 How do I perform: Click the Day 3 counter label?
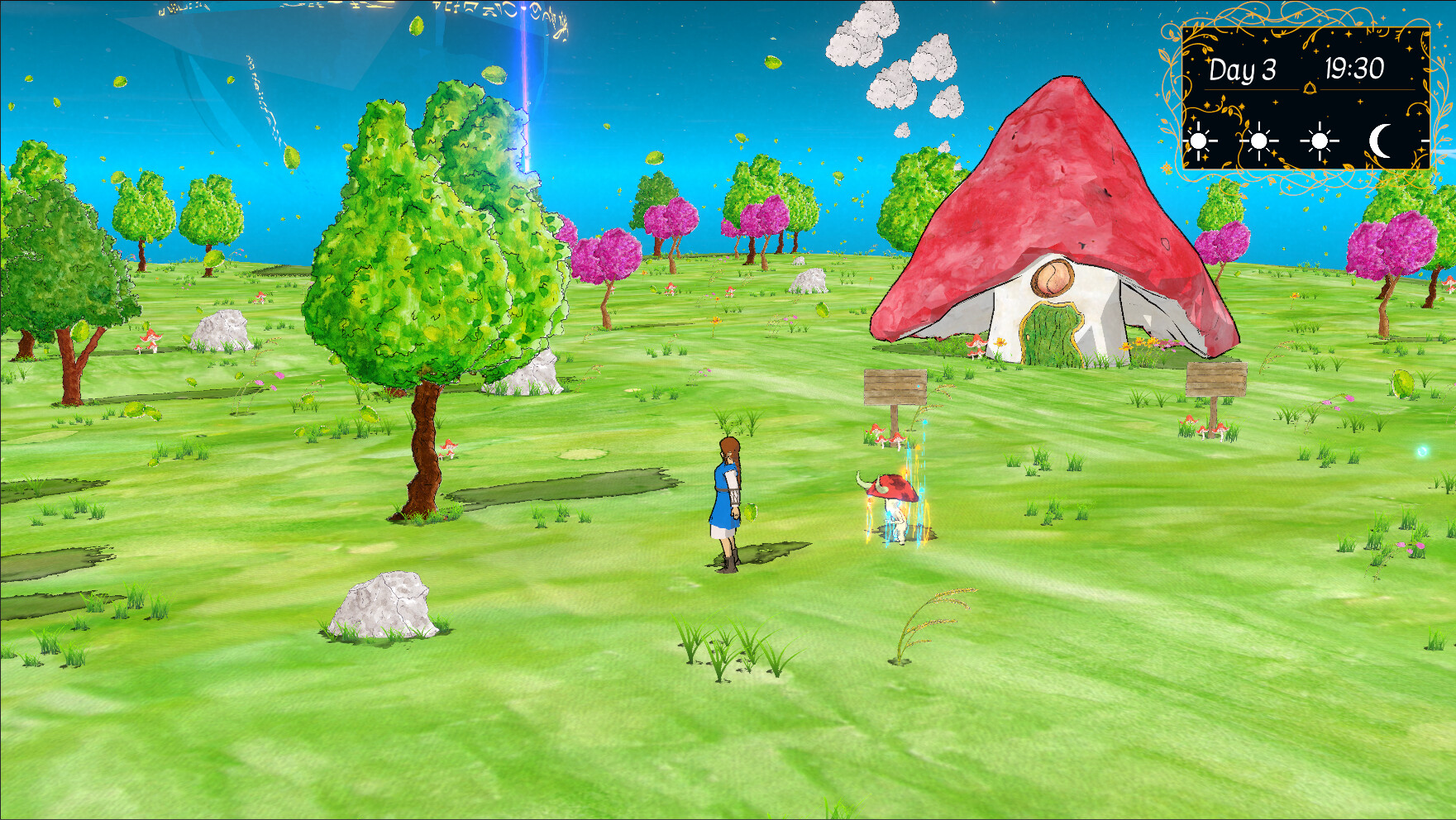pos(1242,68)
